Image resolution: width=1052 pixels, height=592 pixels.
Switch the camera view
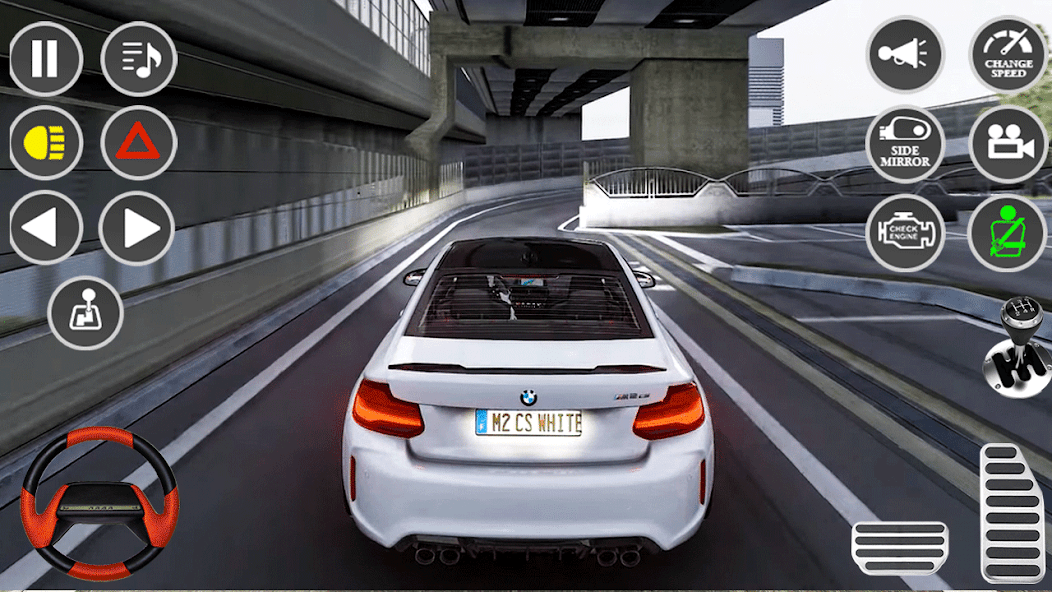coord(1008,145)
